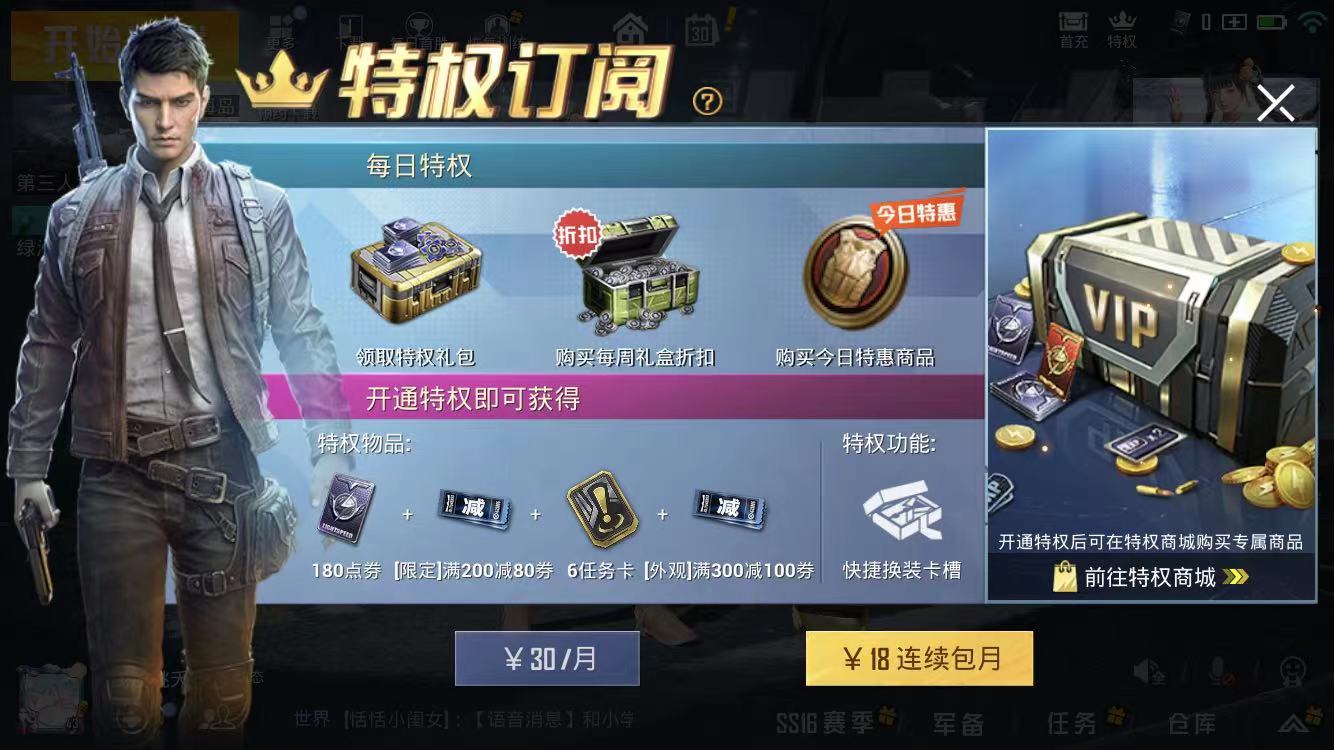Screen dimensions: 1334x750
Task: Open the calendar events icon with exclamation mark
Action: click(x=700, y=29)
